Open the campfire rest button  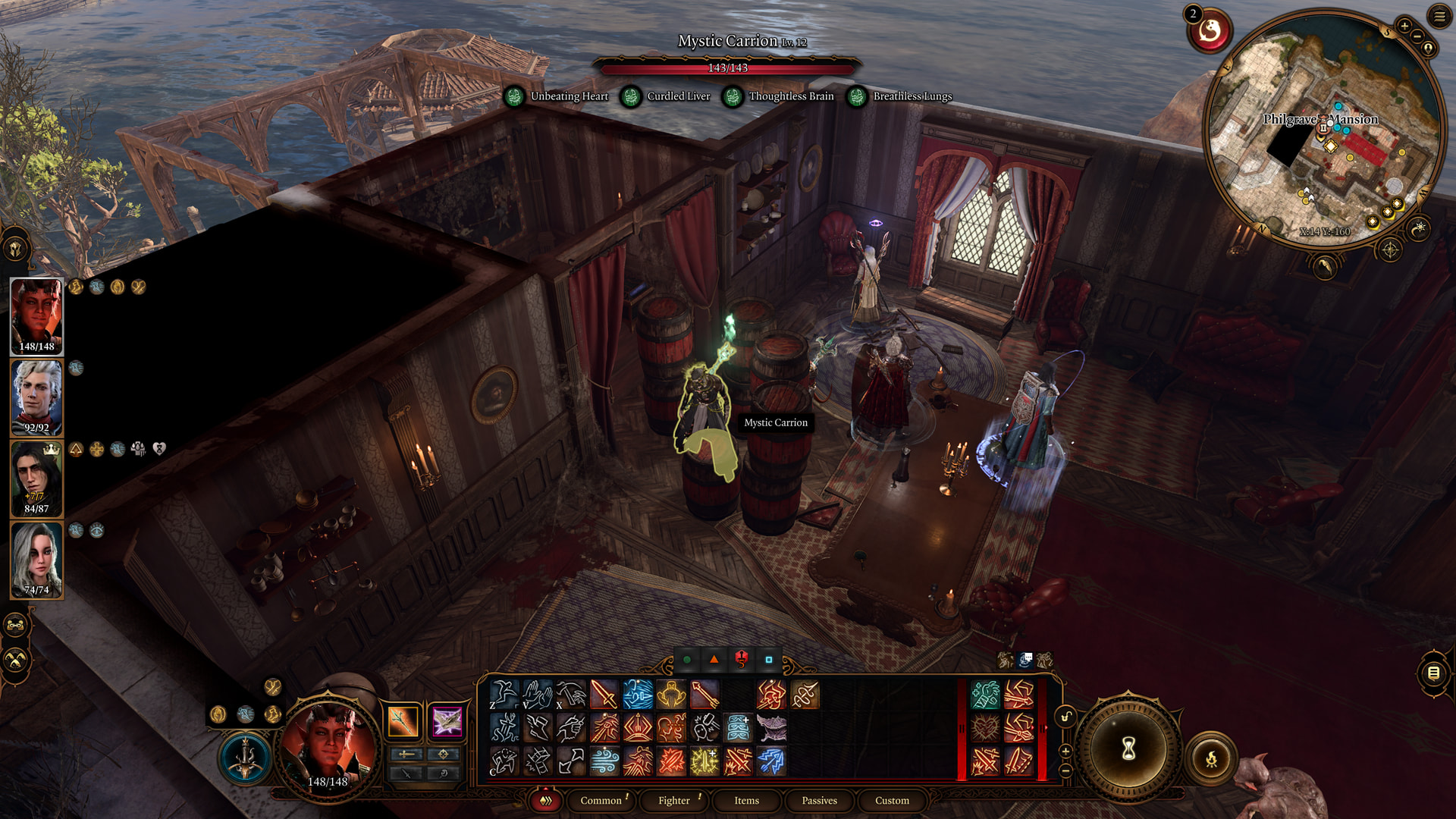tap(1211, 758)
